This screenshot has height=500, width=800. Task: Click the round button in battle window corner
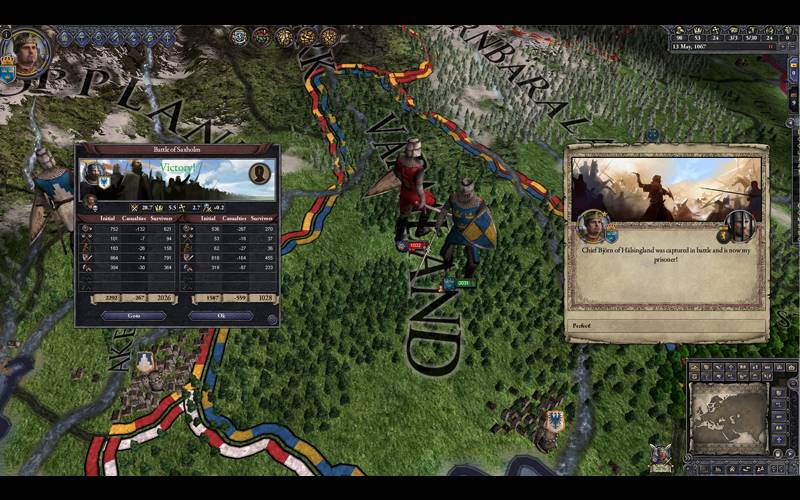click(272, 320)
